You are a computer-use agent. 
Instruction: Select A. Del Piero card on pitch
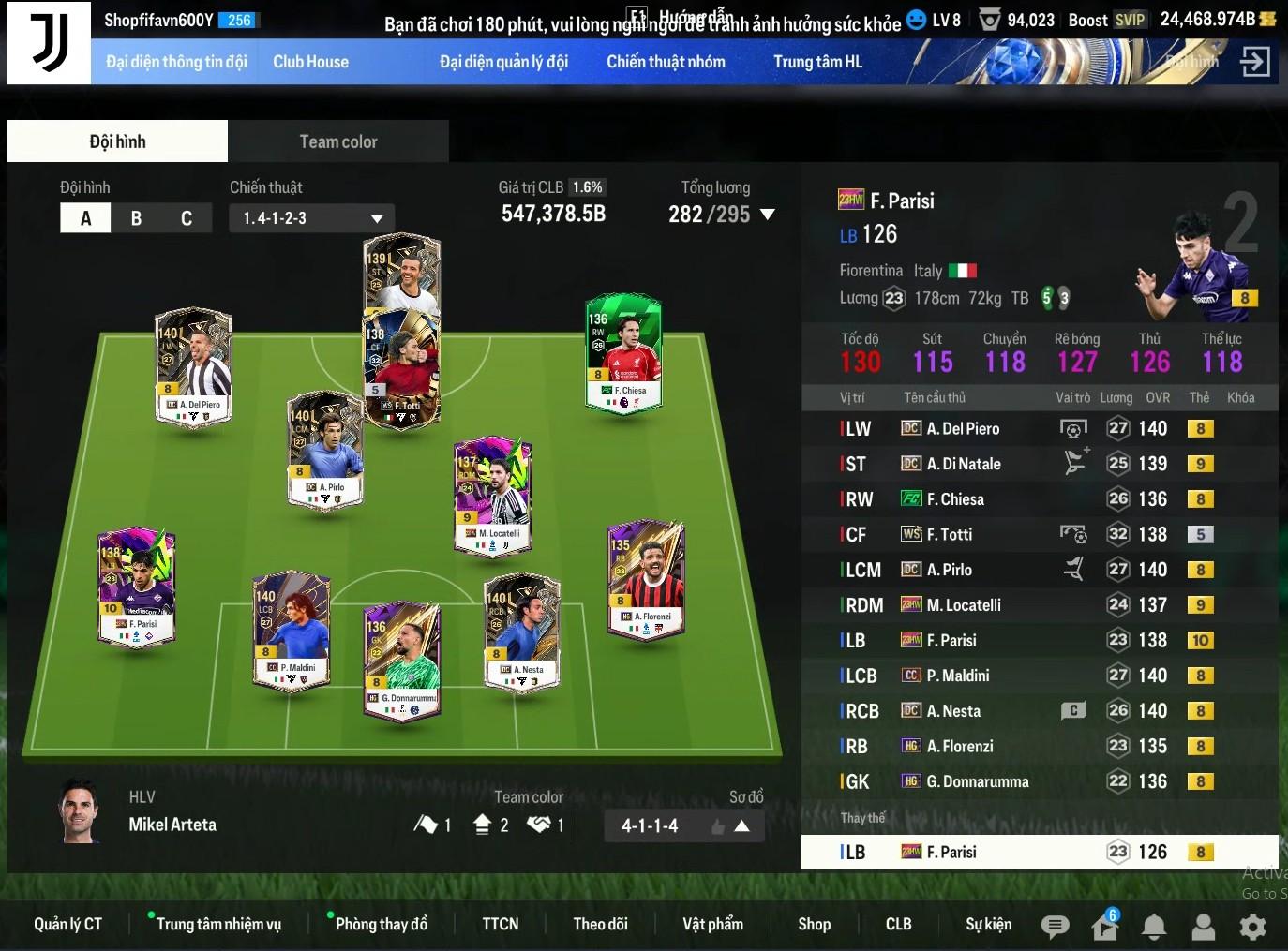point(193,366)
